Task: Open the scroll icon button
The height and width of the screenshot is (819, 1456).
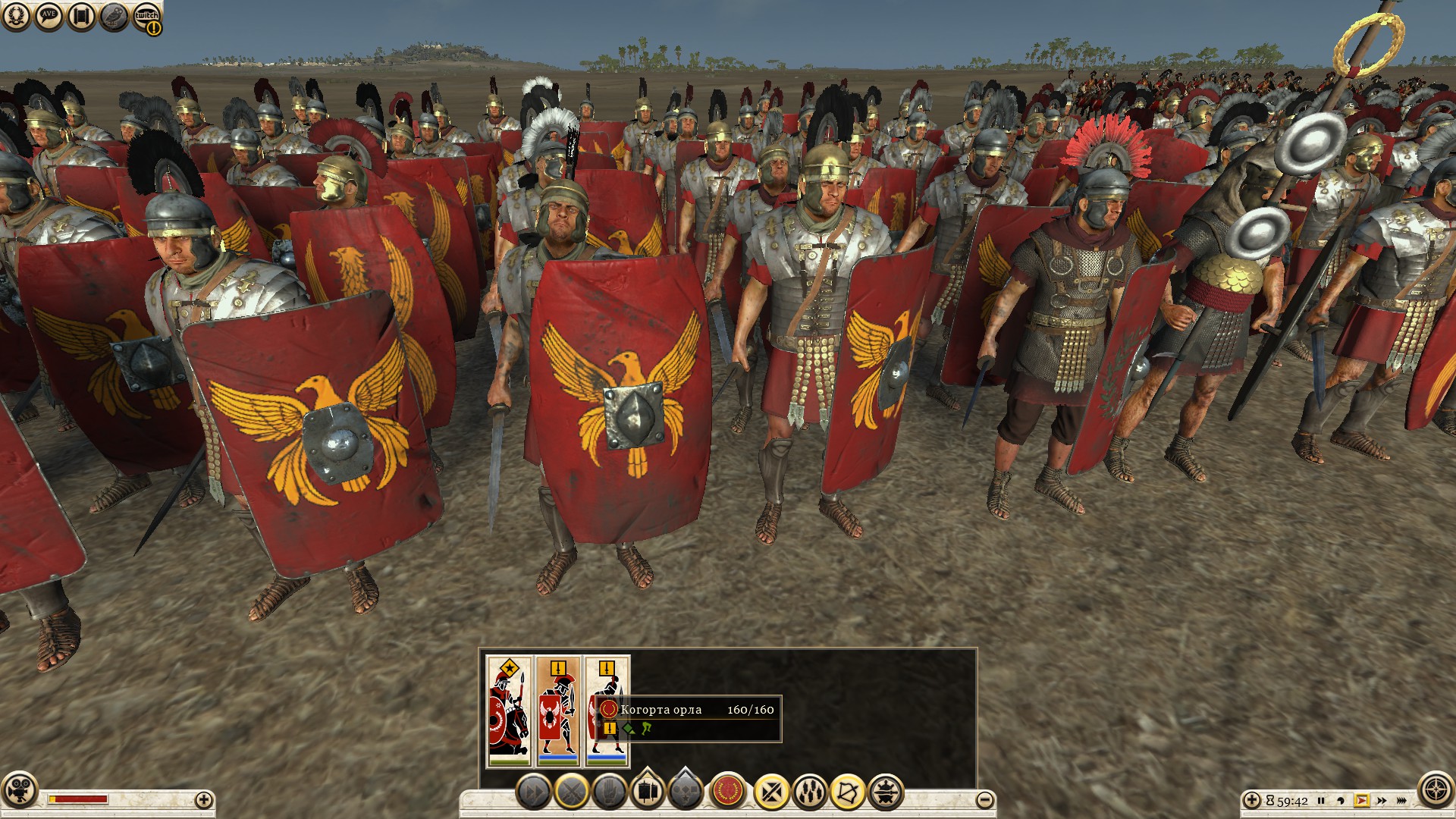Action: point(81,15)
